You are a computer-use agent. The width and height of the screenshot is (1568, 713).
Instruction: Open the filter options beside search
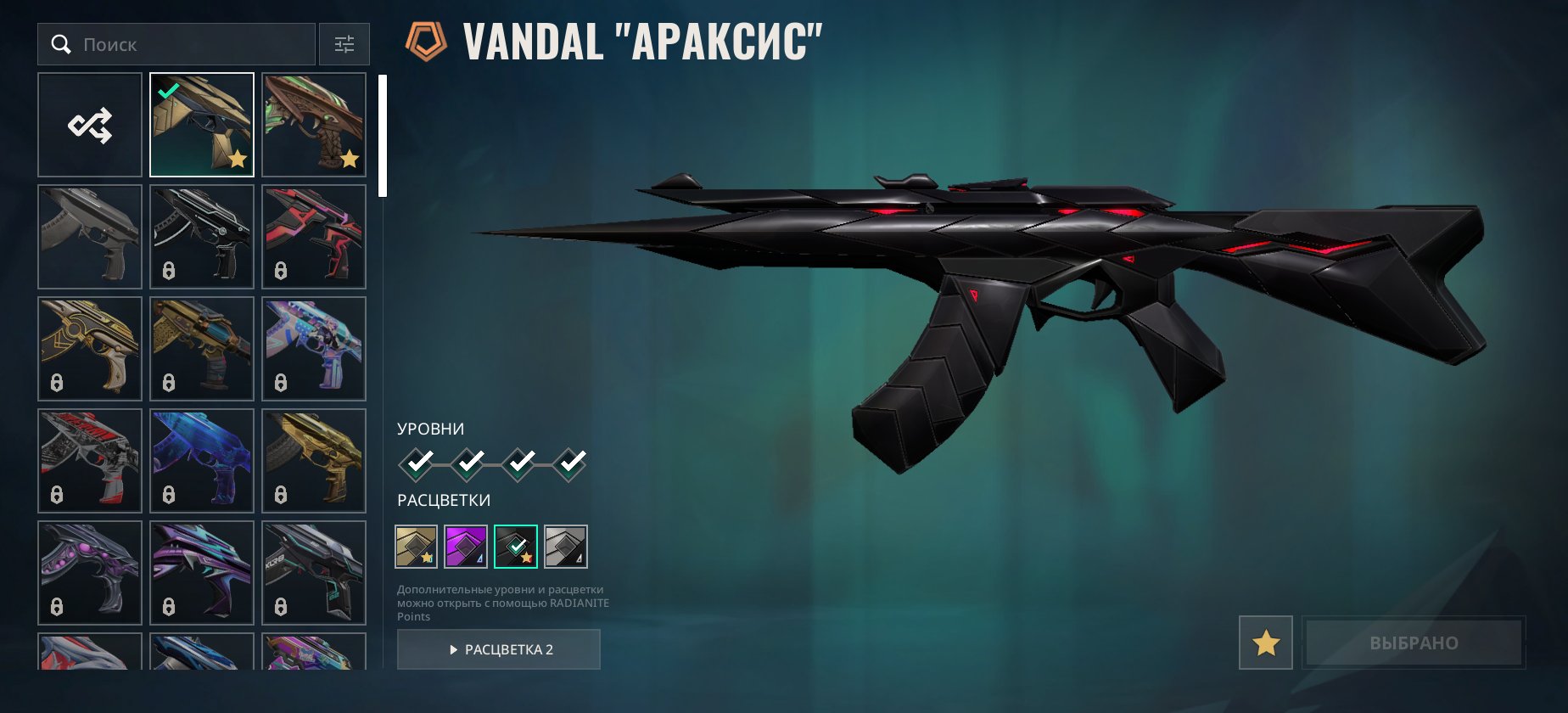point(344,44)
